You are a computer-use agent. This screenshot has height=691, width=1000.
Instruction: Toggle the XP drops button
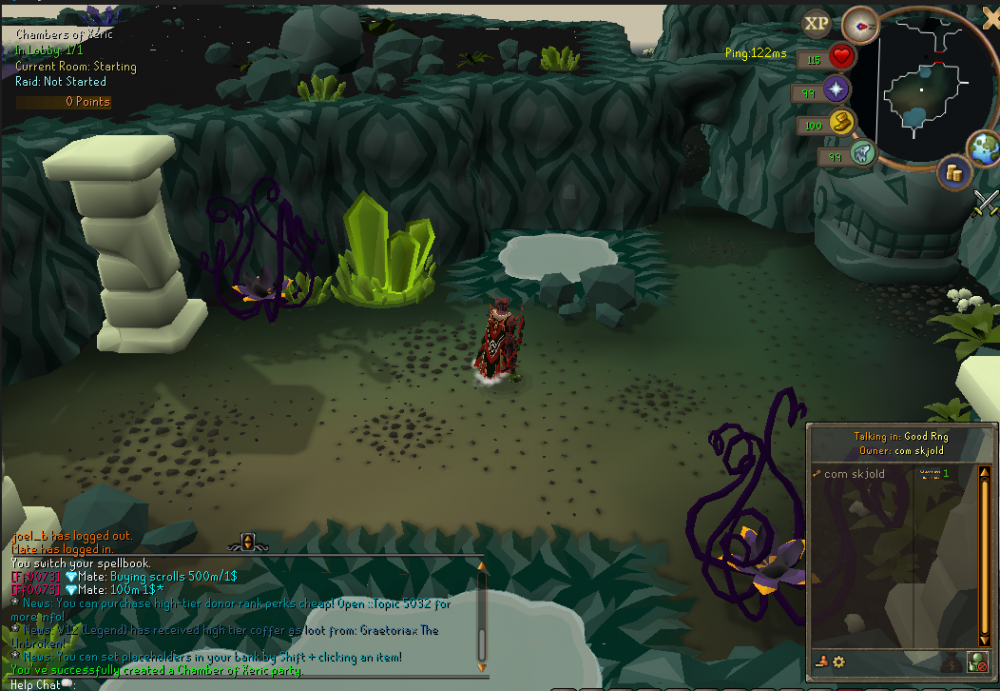[817, 23]
